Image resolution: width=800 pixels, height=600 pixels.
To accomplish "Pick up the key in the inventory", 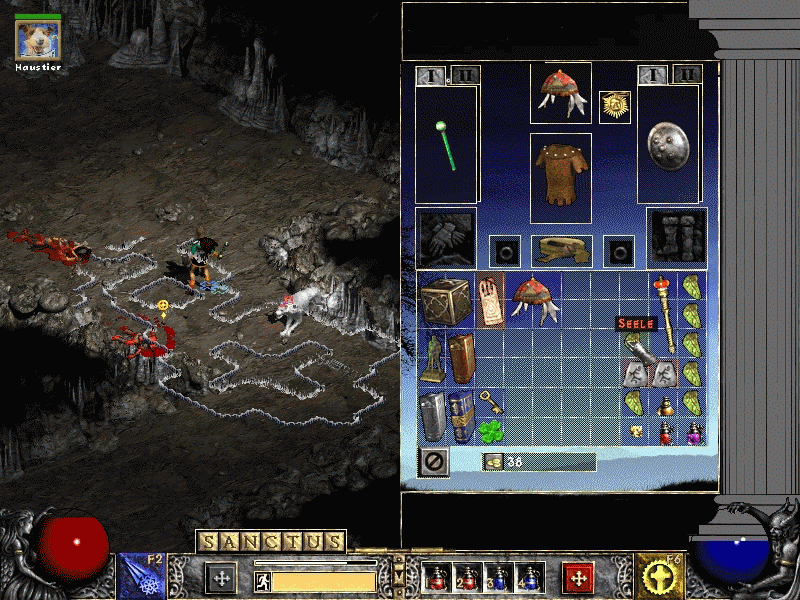I will 491,403.
